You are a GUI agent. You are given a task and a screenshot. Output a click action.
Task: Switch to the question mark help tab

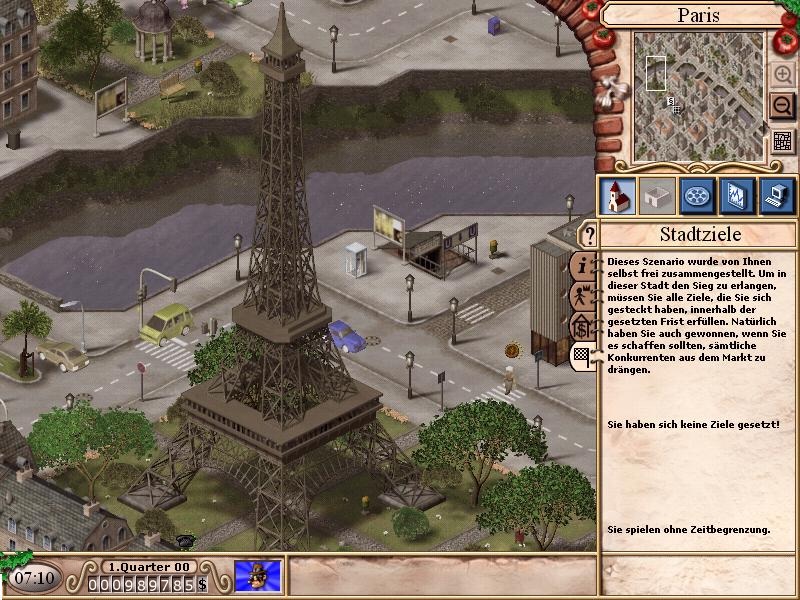[x=588, y=236]
